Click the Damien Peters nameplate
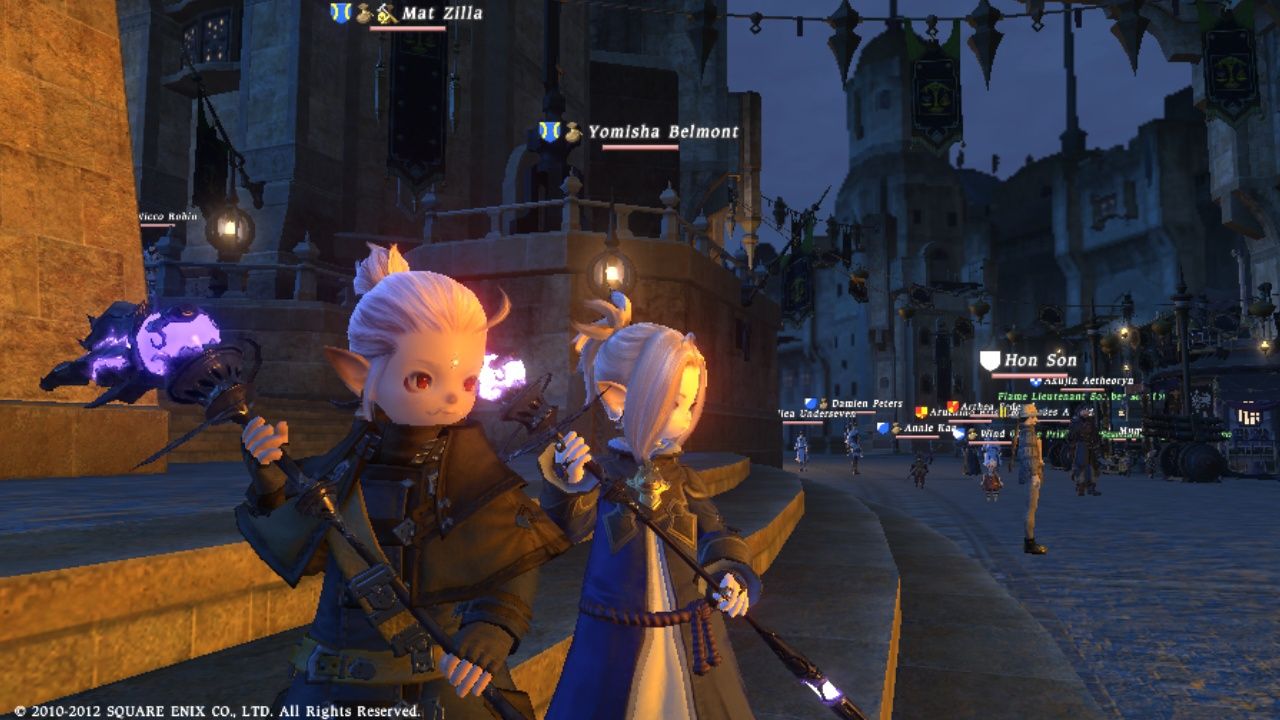Viewport: 1280px width, 720px height. pos(866,404)
